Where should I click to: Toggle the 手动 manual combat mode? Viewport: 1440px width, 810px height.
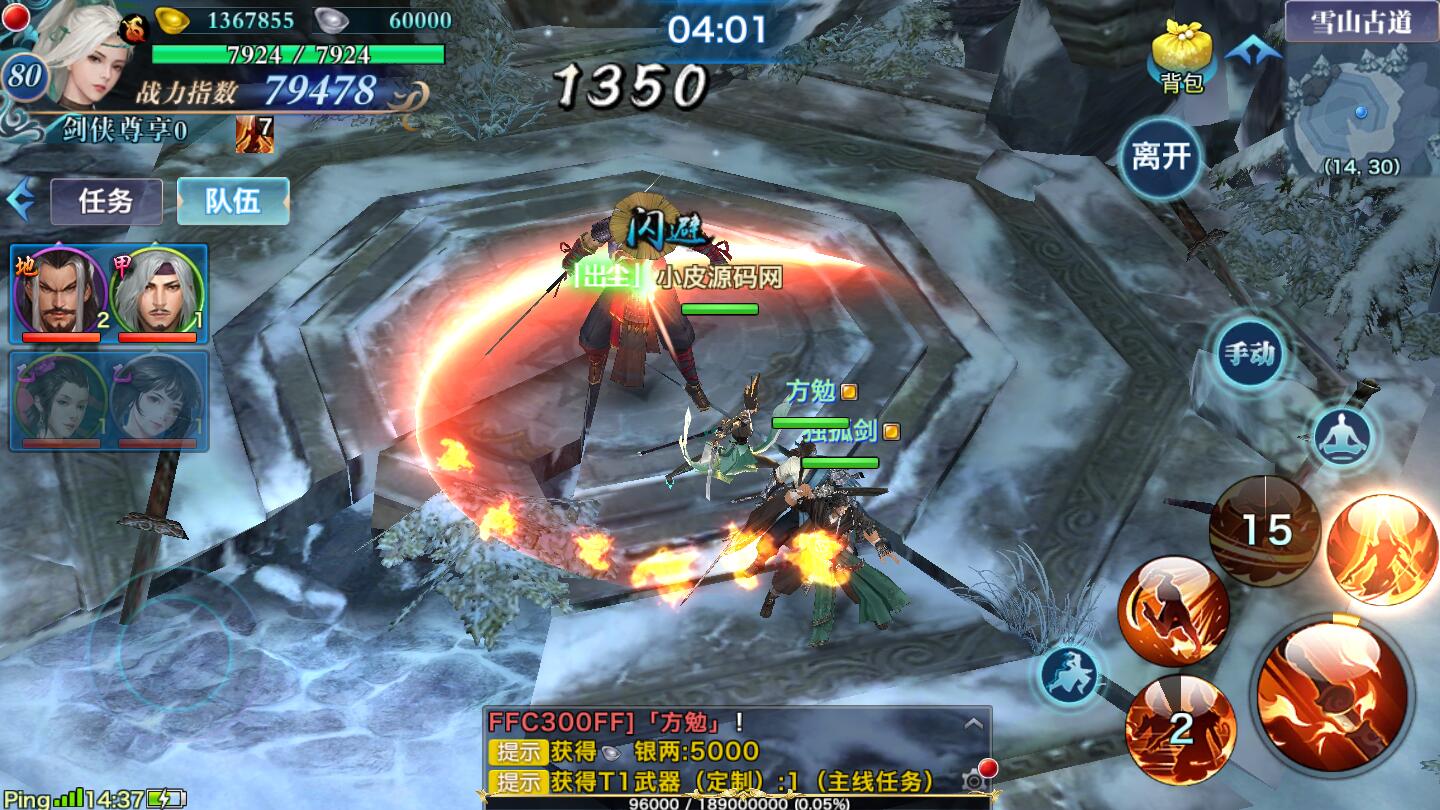click(x=1250, y=353)
